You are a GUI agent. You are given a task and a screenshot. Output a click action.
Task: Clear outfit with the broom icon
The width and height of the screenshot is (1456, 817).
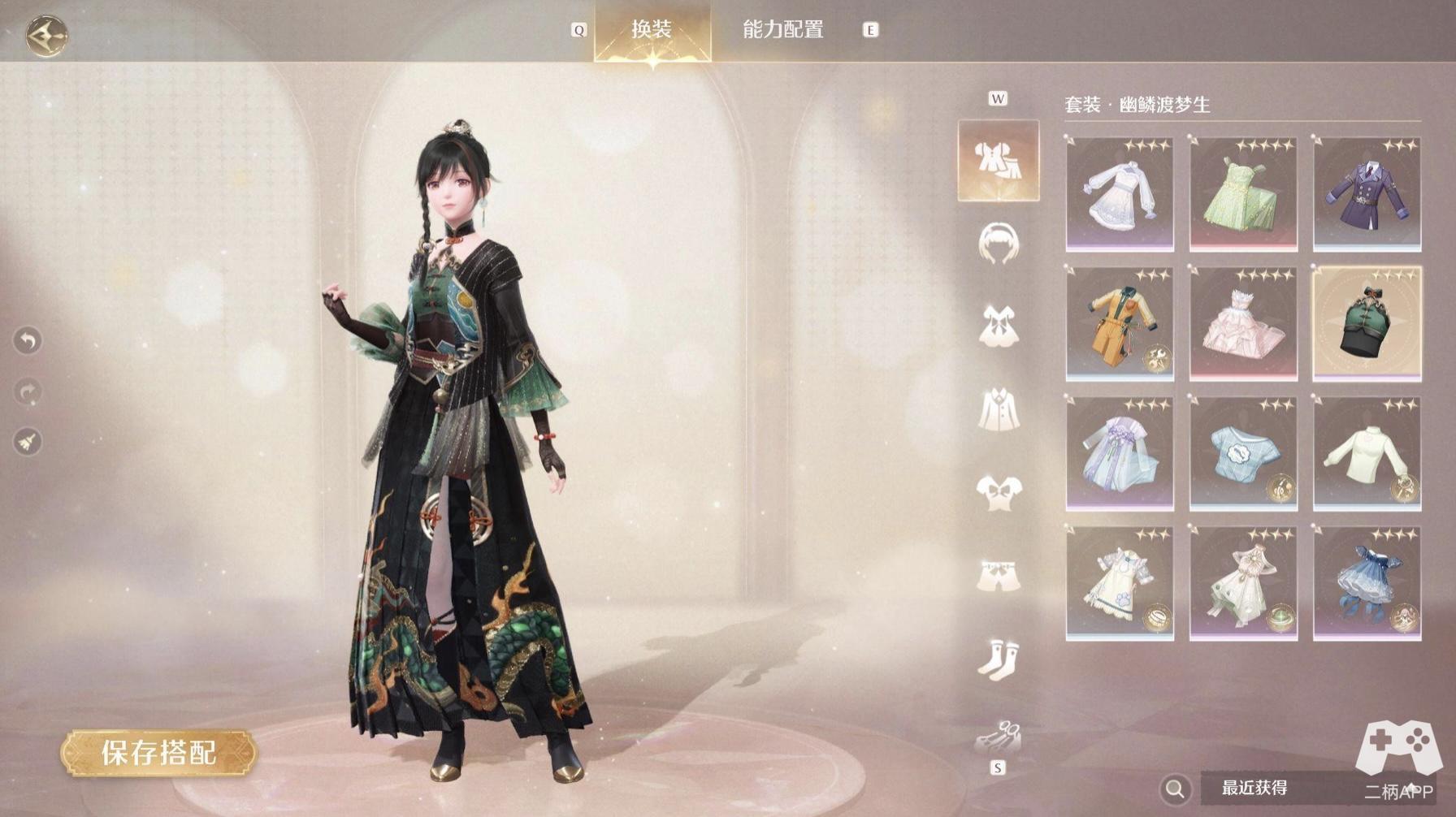point(28,442)
